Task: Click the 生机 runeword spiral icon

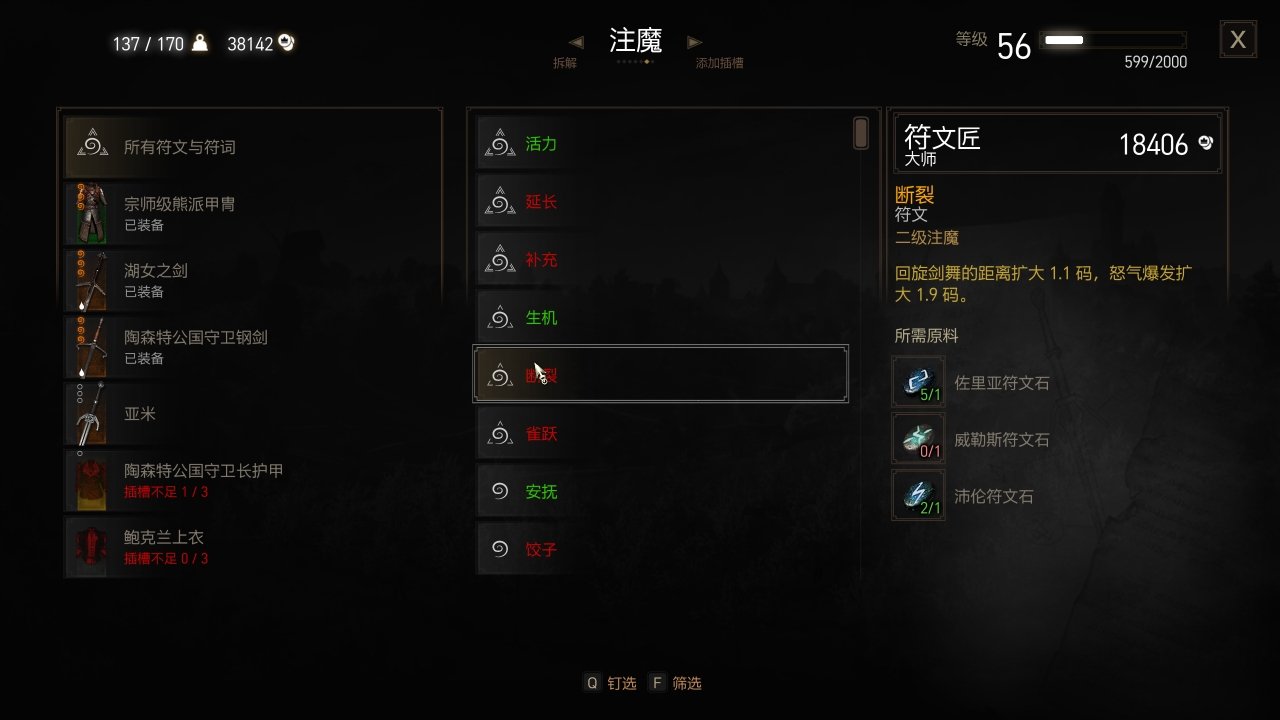Action: pyautogui.click(x=498, y=317)
